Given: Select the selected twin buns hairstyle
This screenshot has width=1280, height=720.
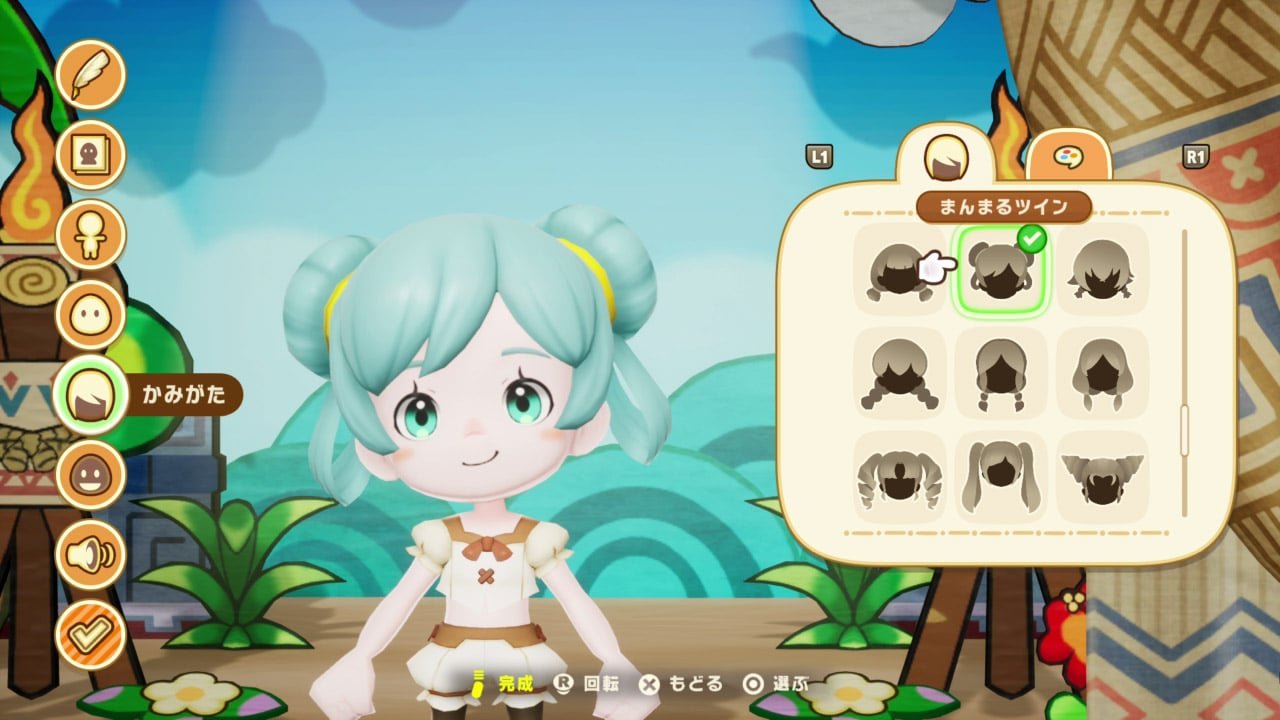Looking at the screenshot, I should click(x=1002, y=269).
